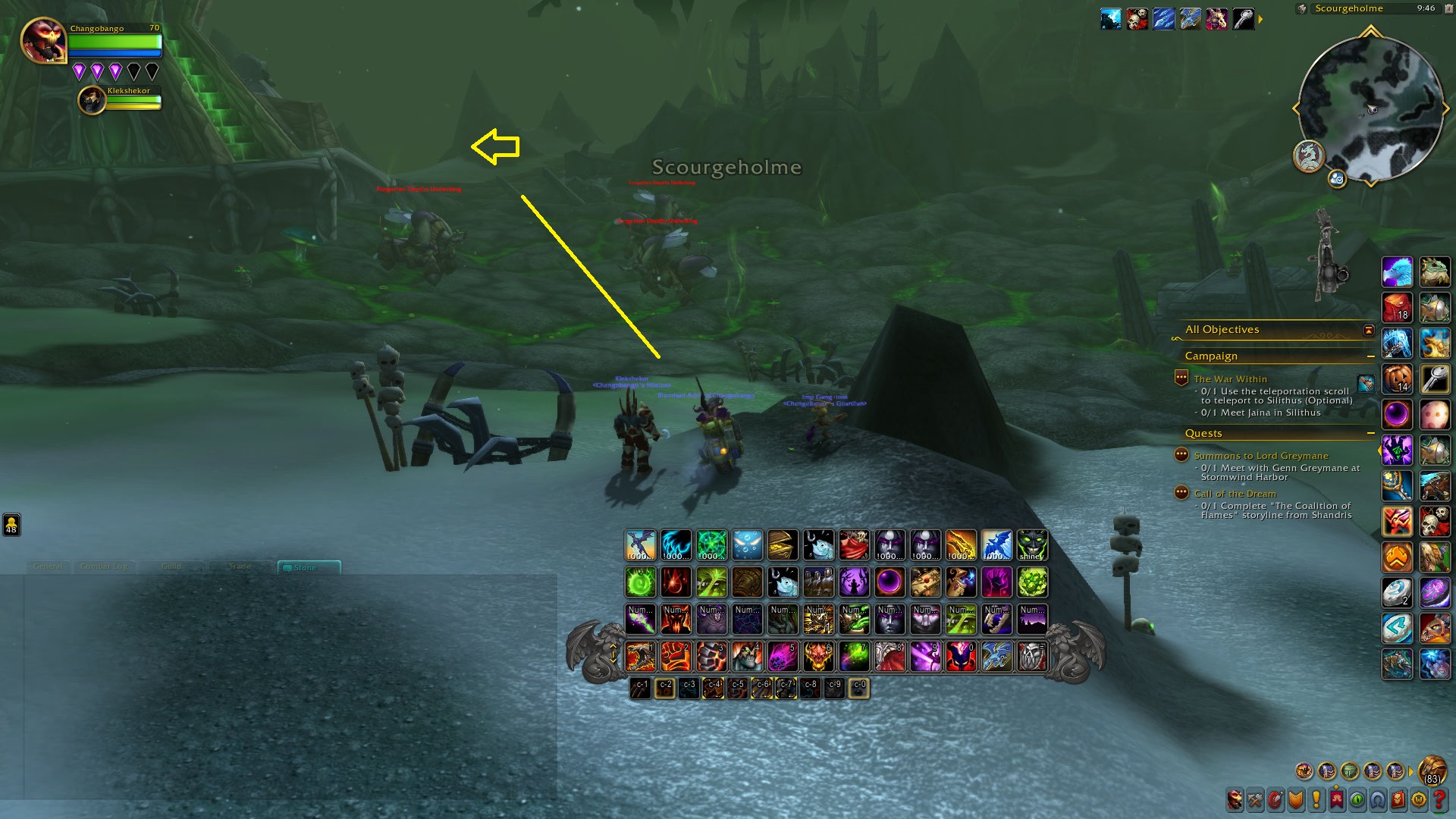
Task: Open the Quest Log exclamation mark button
Action: [x=1316, y=799]
